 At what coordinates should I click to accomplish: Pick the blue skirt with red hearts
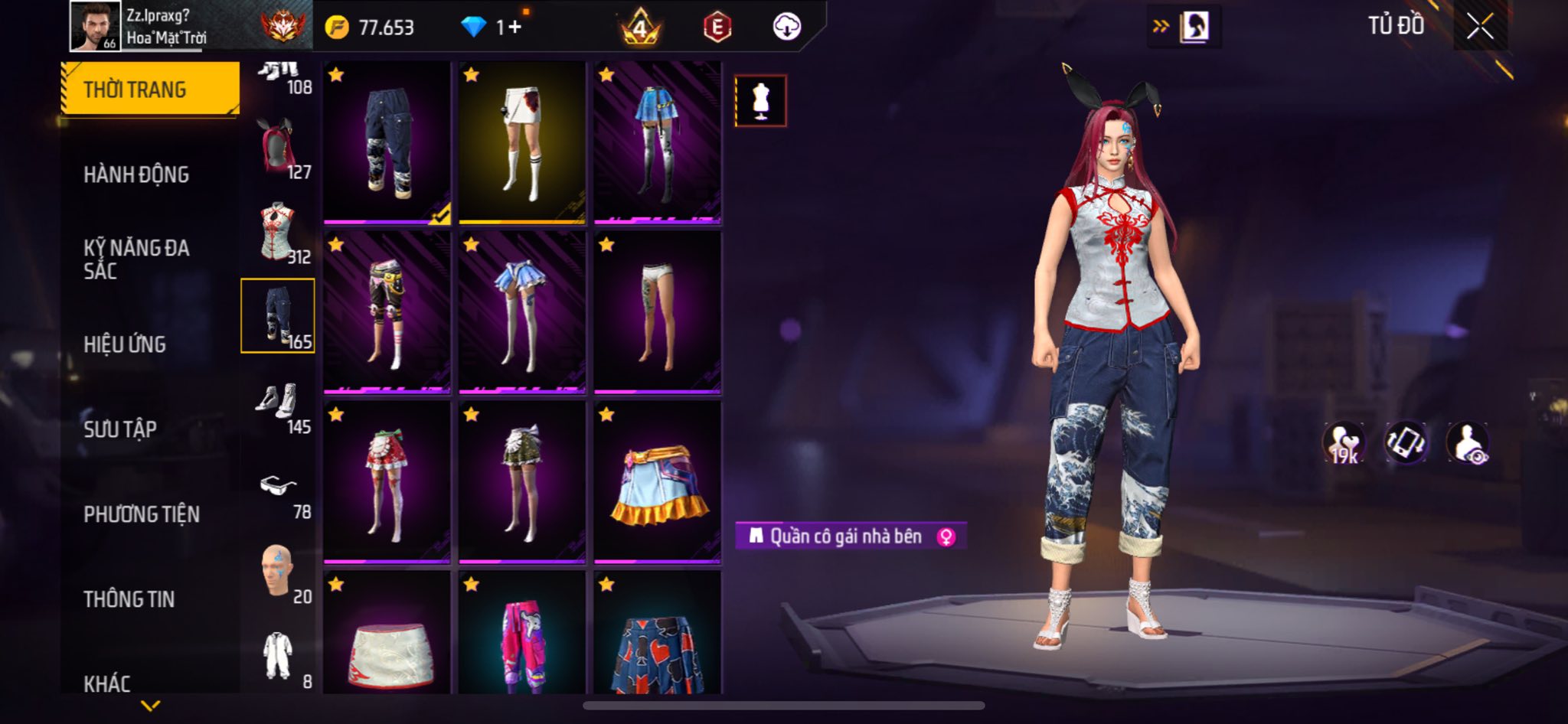point(658,634)
